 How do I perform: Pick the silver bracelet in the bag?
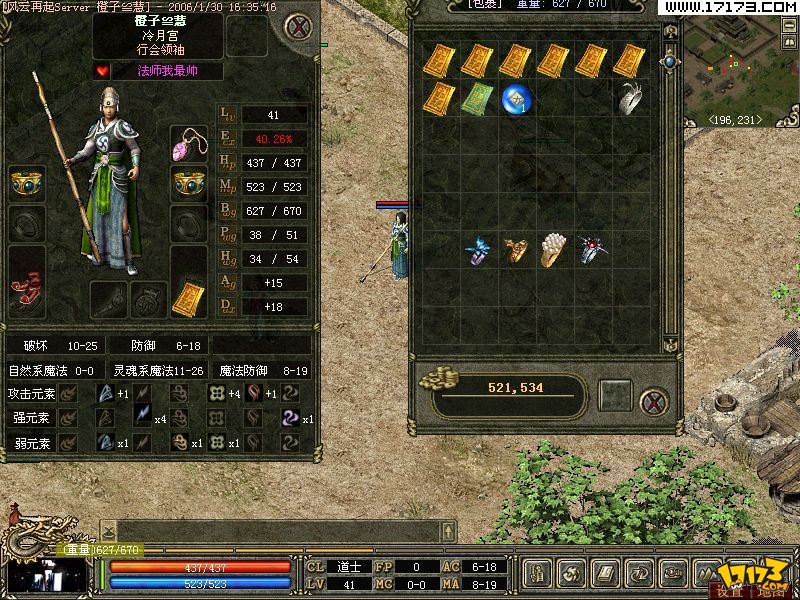(x=630, y=98)
